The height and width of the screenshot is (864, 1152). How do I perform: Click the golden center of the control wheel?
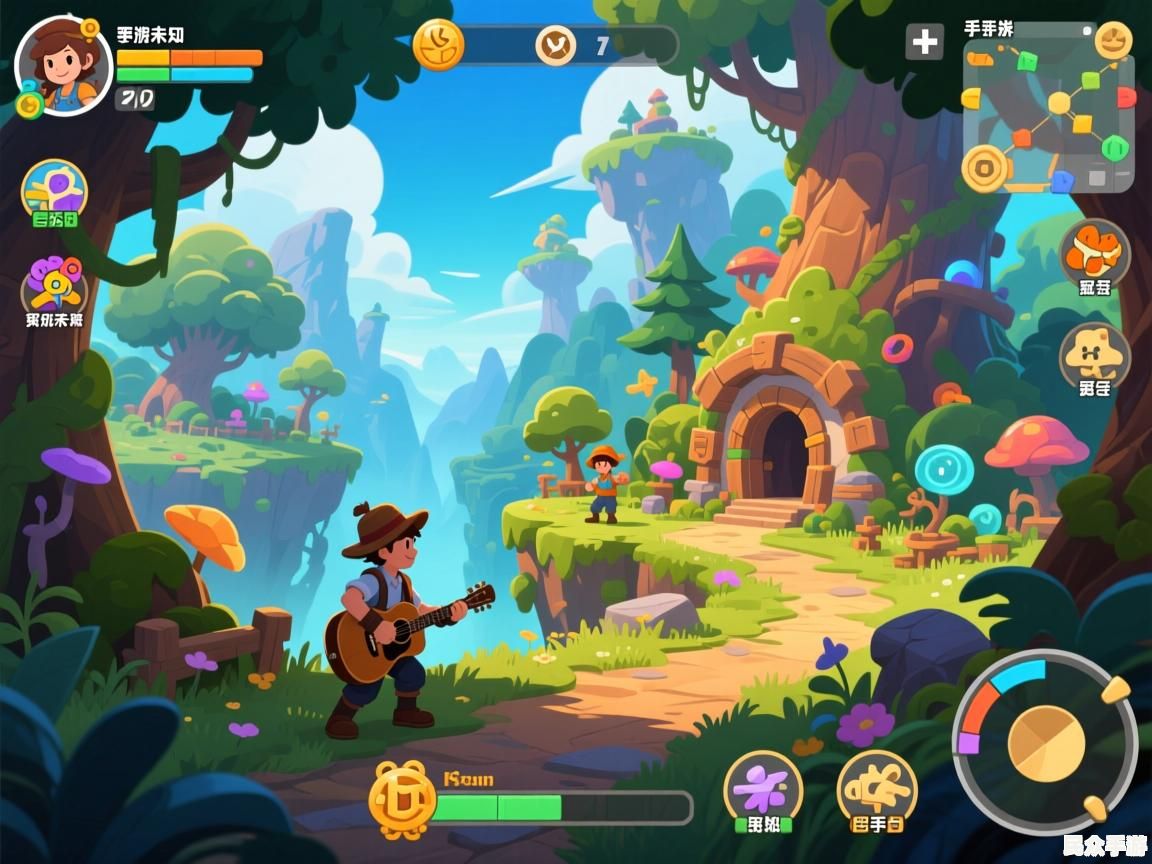point(1046,743)
